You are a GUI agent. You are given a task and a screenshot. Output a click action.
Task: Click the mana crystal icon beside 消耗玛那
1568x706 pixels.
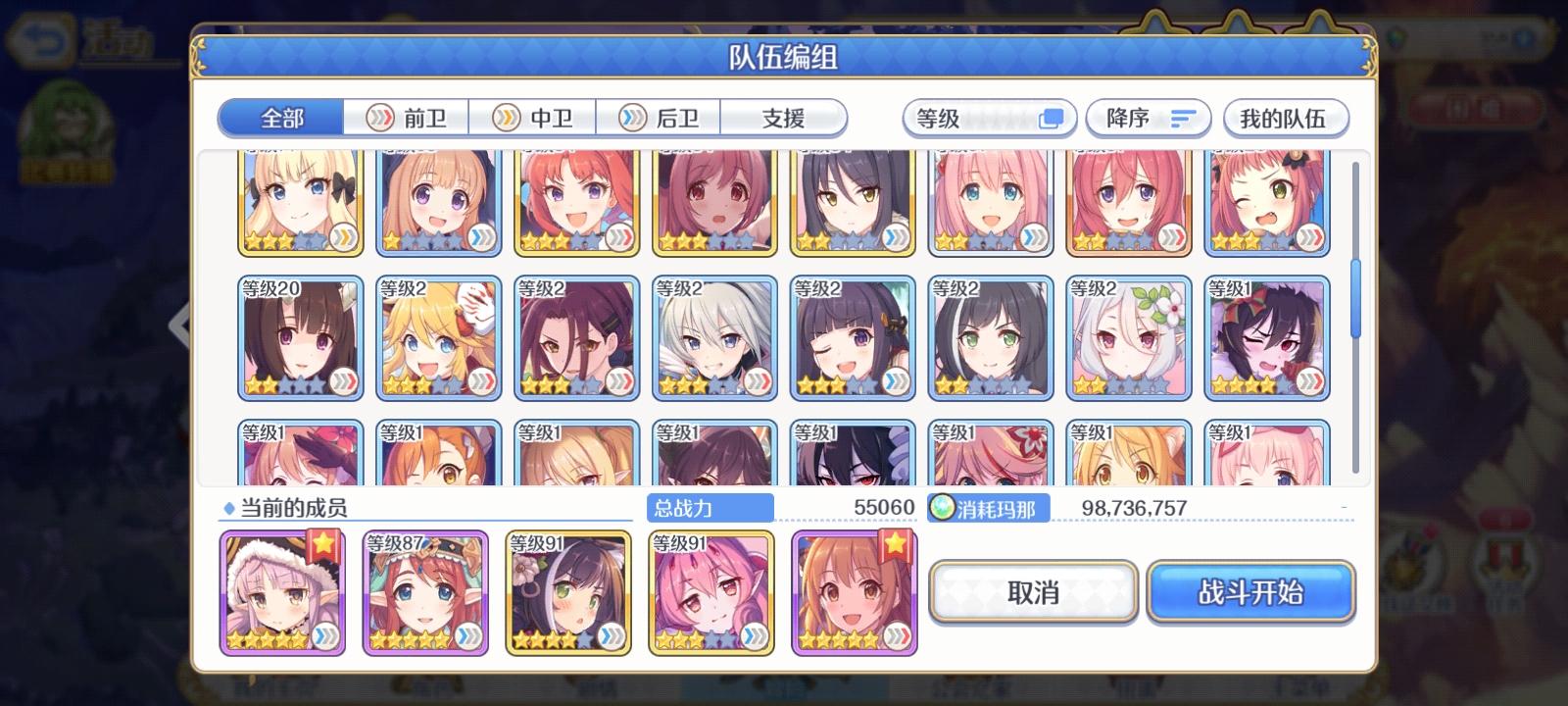[x=942, y=508]
